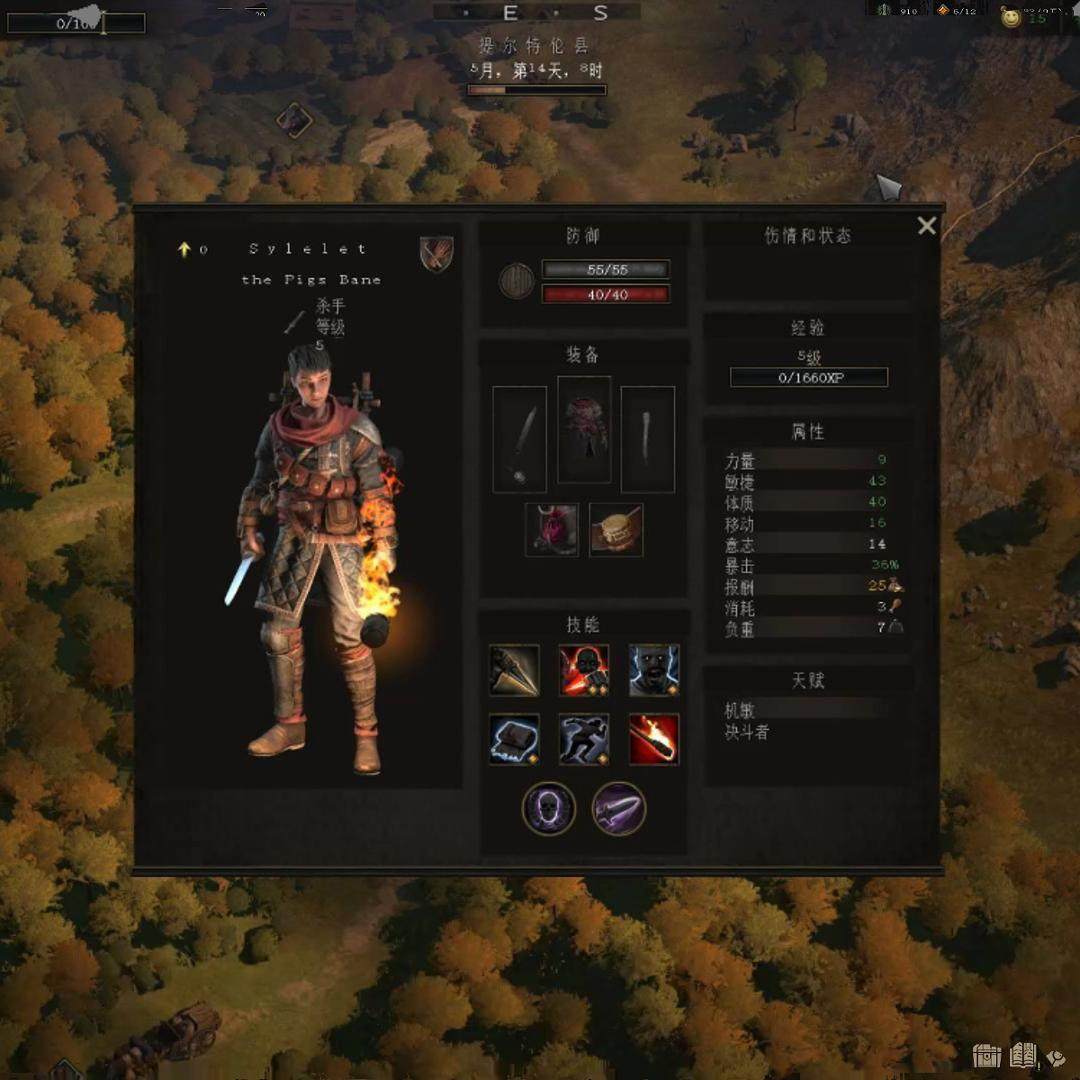Select the red pouch accessory slot
Viewport: 1080px width, 1080px height.
pos(552,530)
